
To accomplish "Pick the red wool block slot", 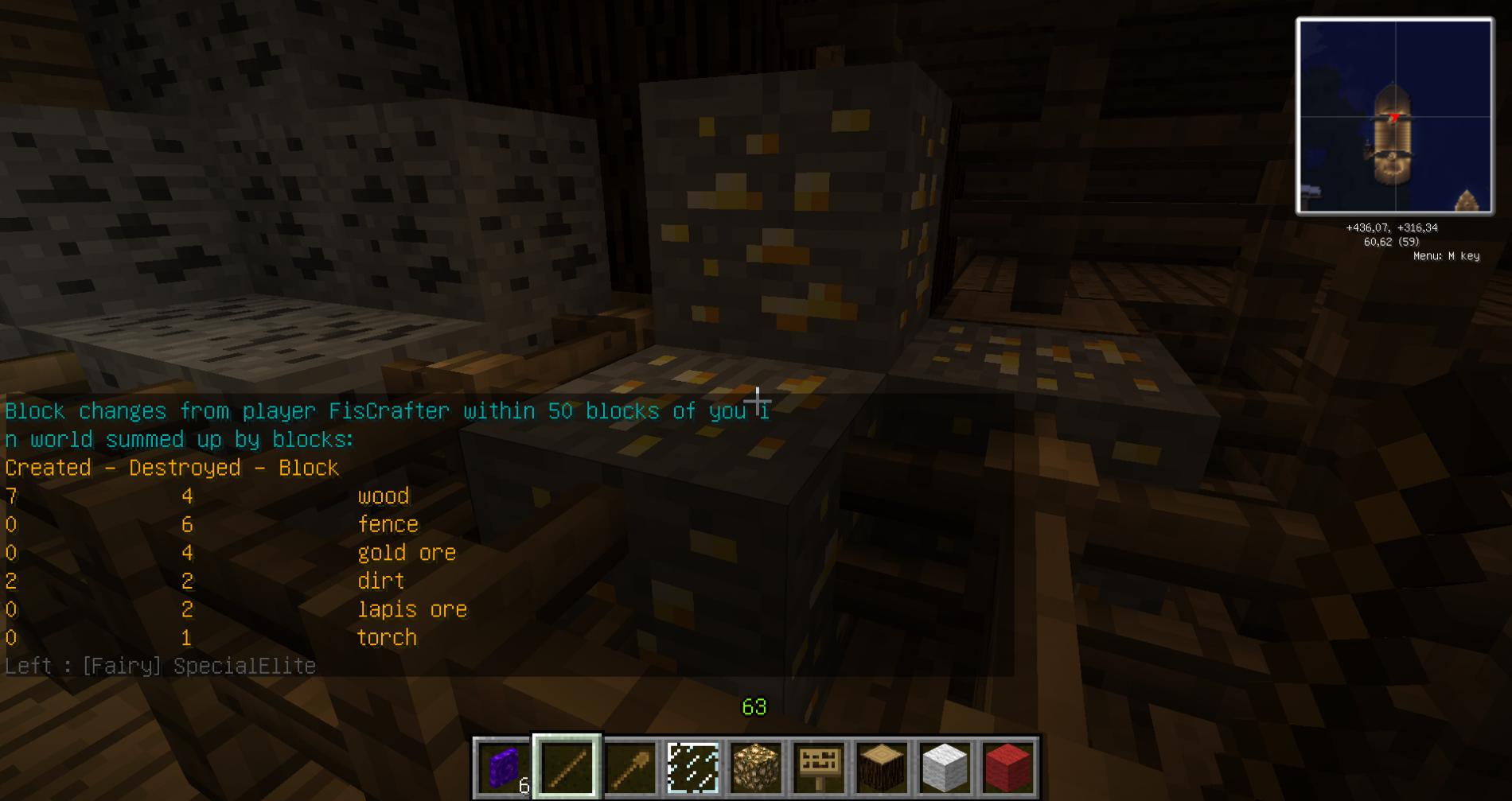I will click(x=1008, y=767).
